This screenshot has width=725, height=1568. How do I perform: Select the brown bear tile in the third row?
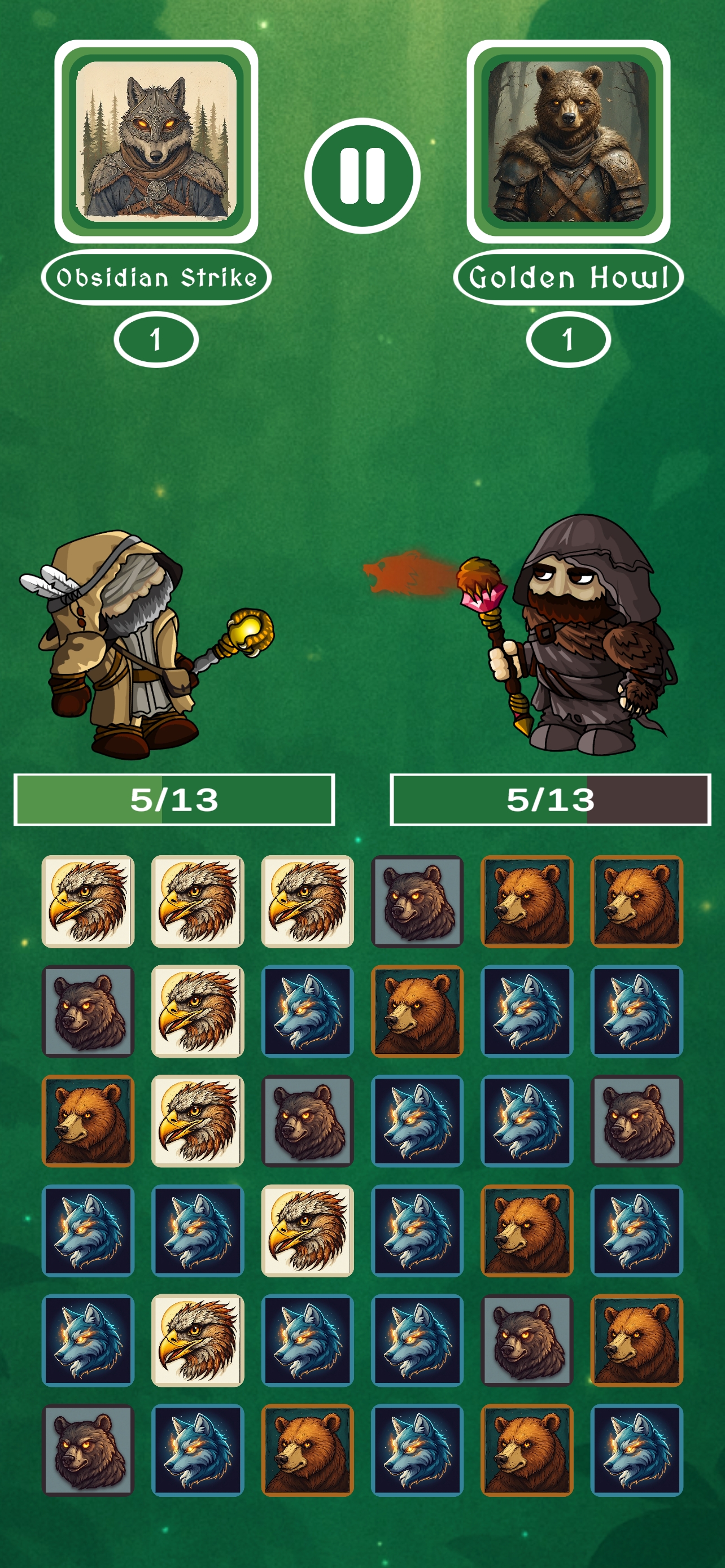coord(88,1120)
